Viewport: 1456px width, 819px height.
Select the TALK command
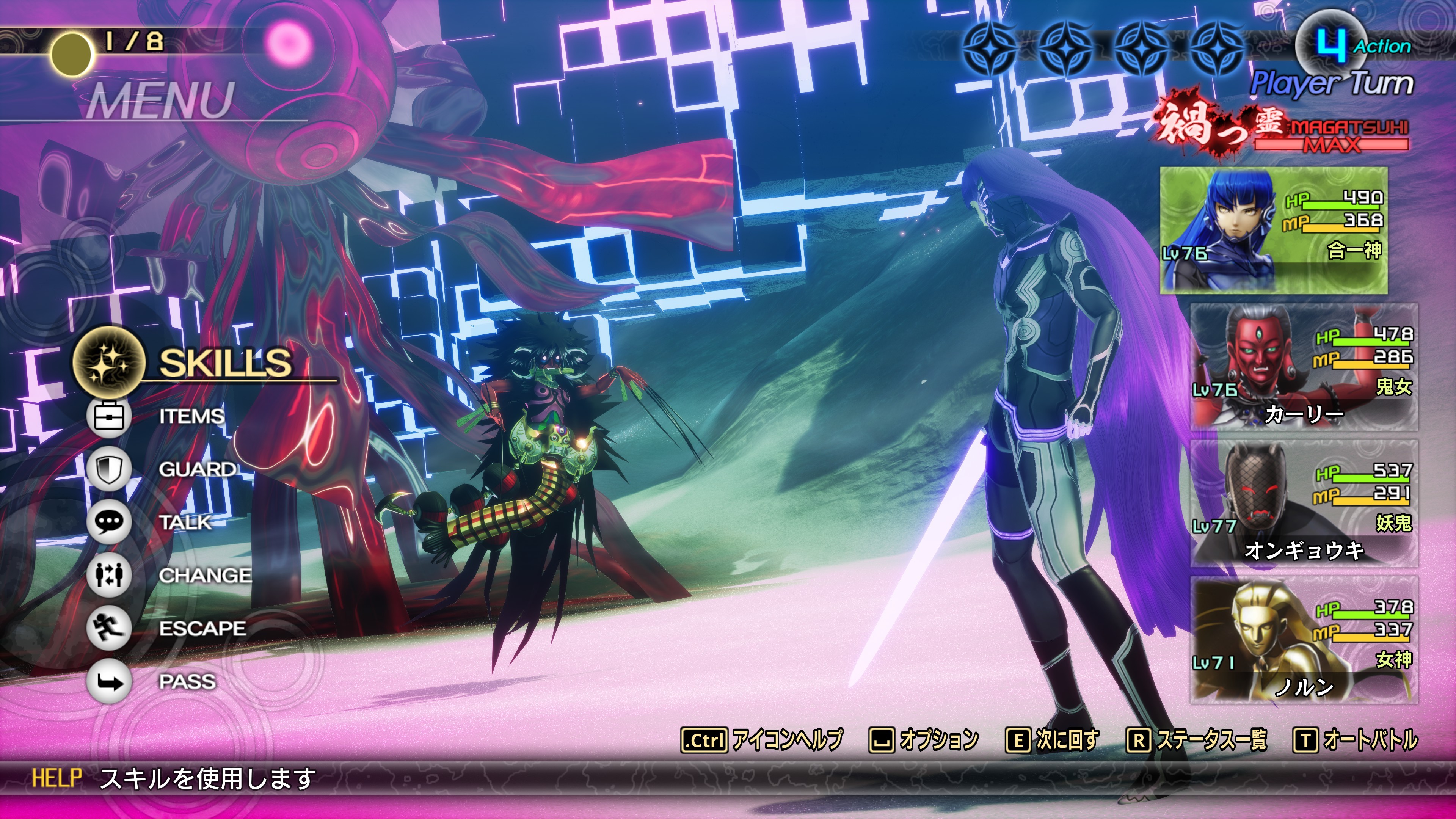(x=185, y=522)
